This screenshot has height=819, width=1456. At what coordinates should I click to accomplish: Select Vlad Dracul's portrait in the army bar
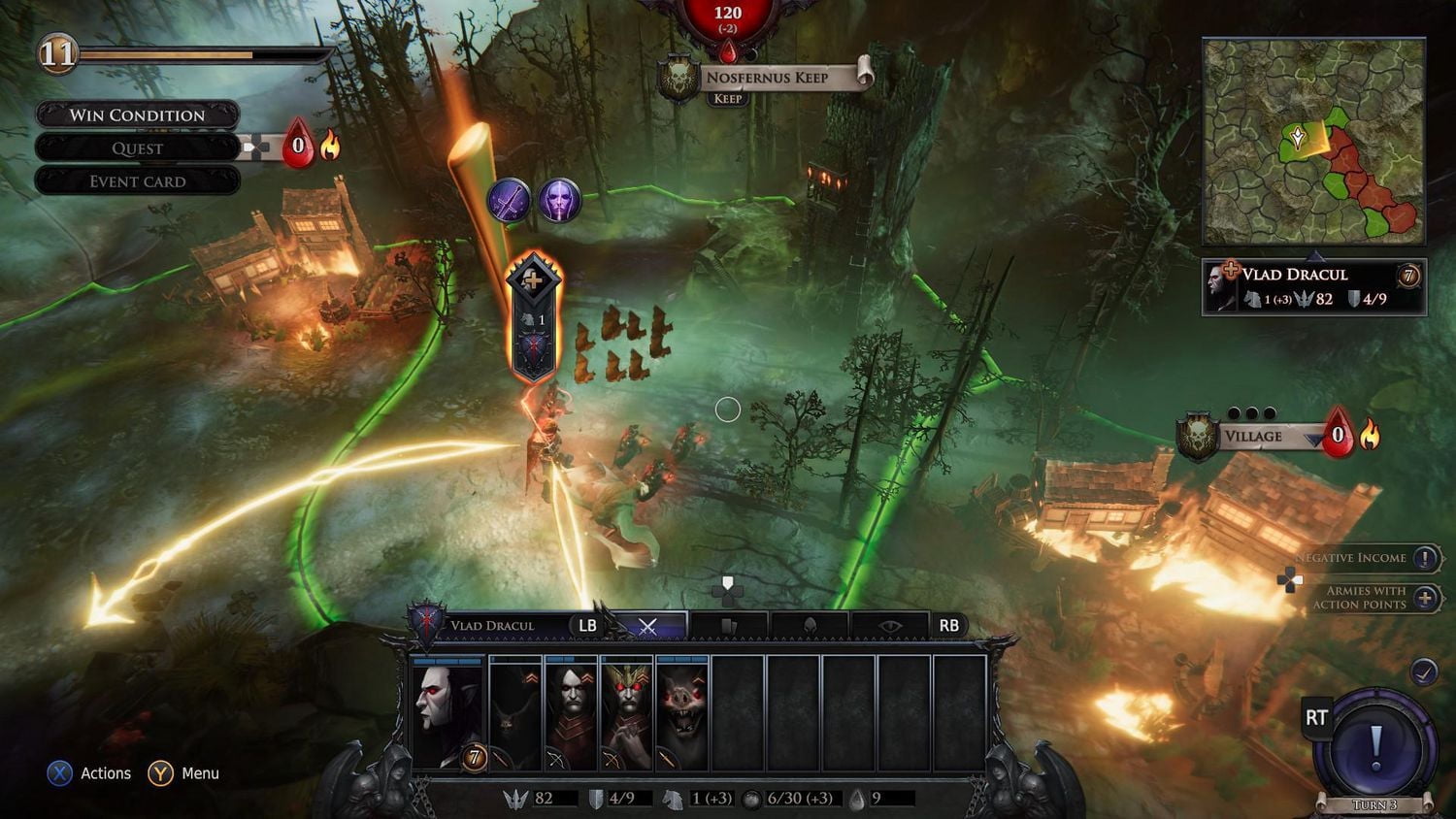[x=447, y=711]
